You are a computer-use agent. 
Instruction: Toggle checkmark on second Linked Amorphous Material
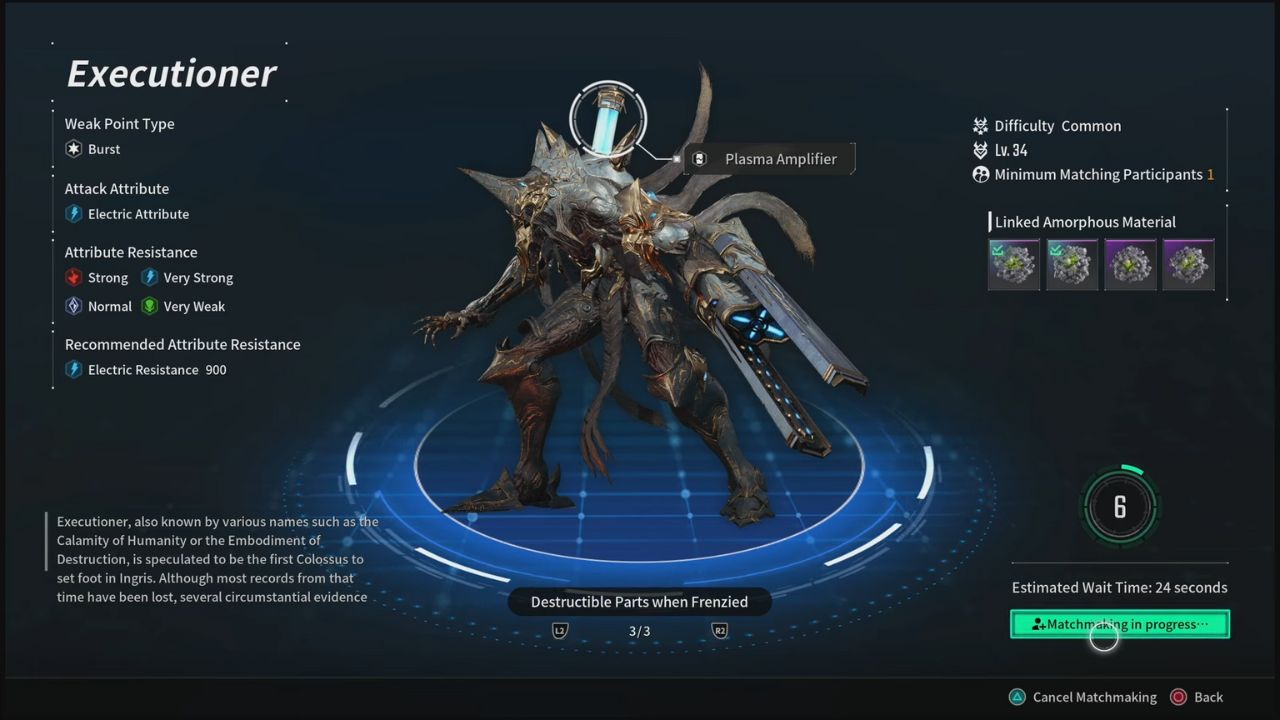(1072, 263)
